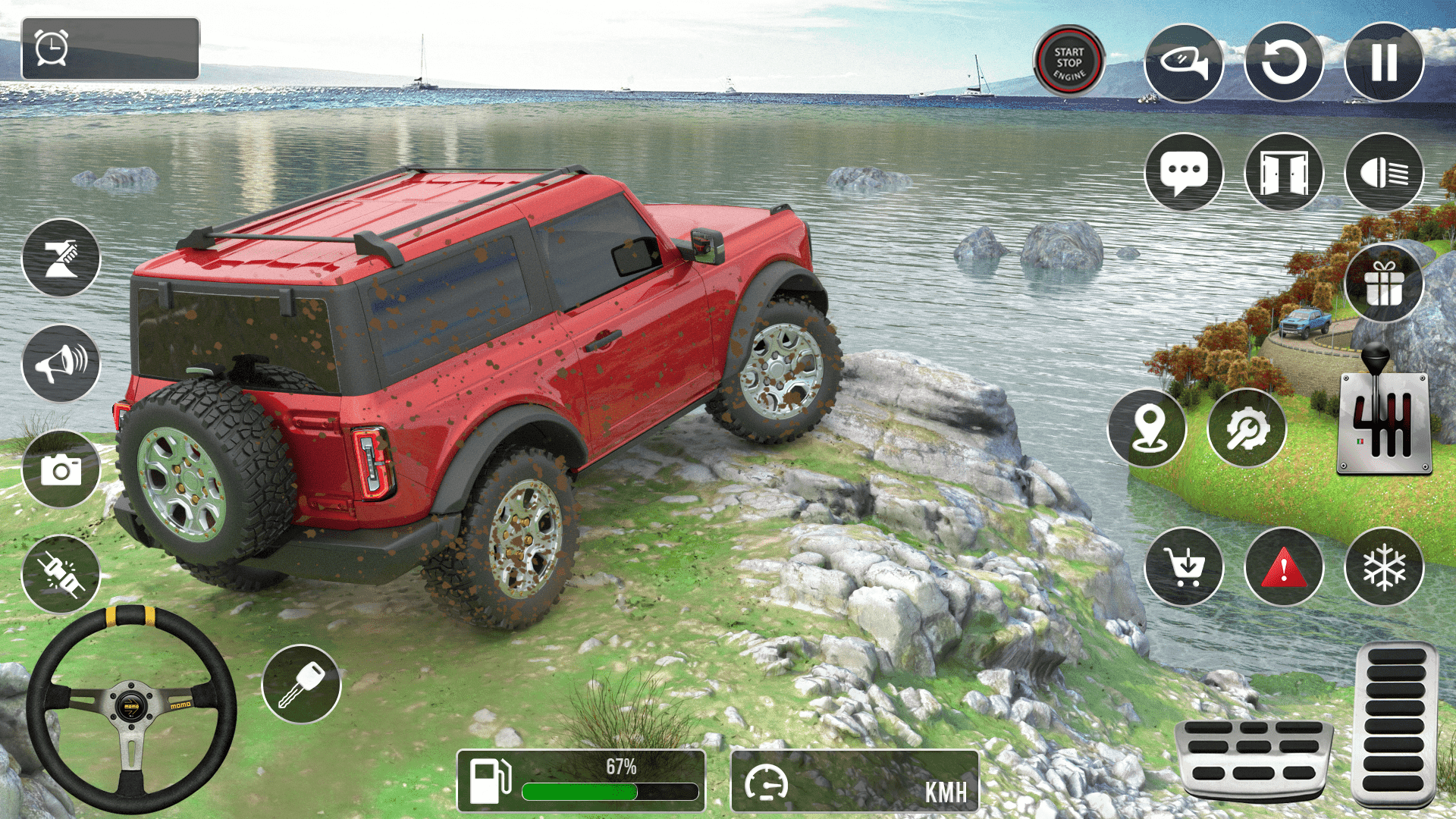Reset the vehicle with the circular arrow

point(1283,62)
